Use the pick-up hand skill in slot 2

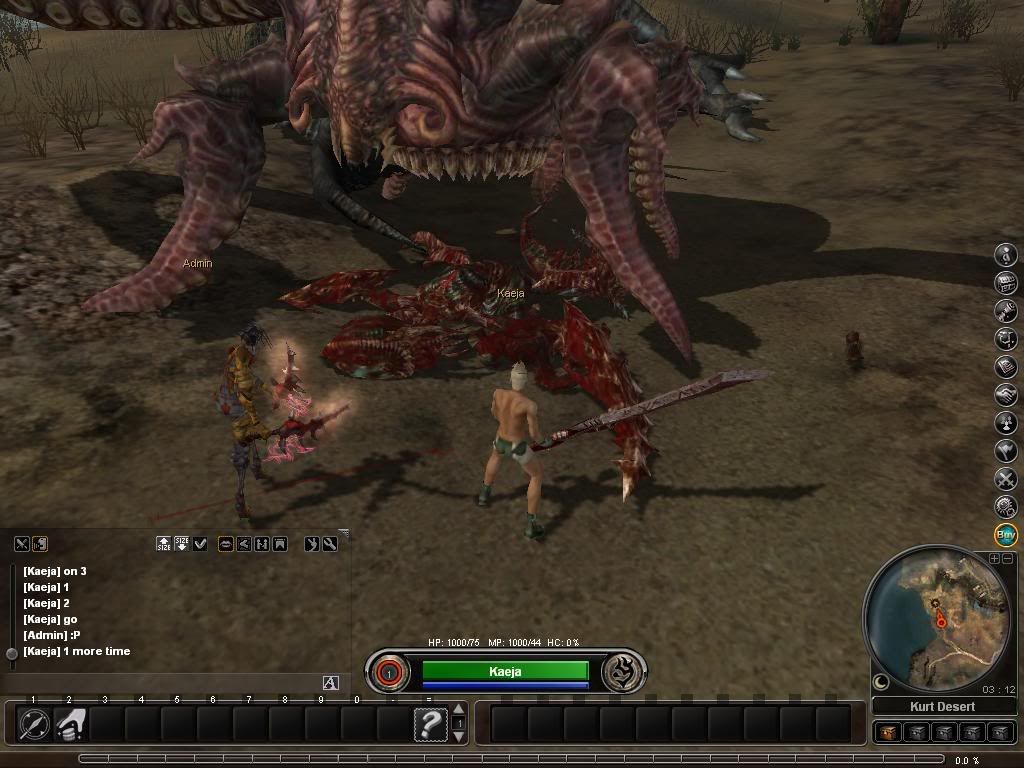click(x=69, y=723)
